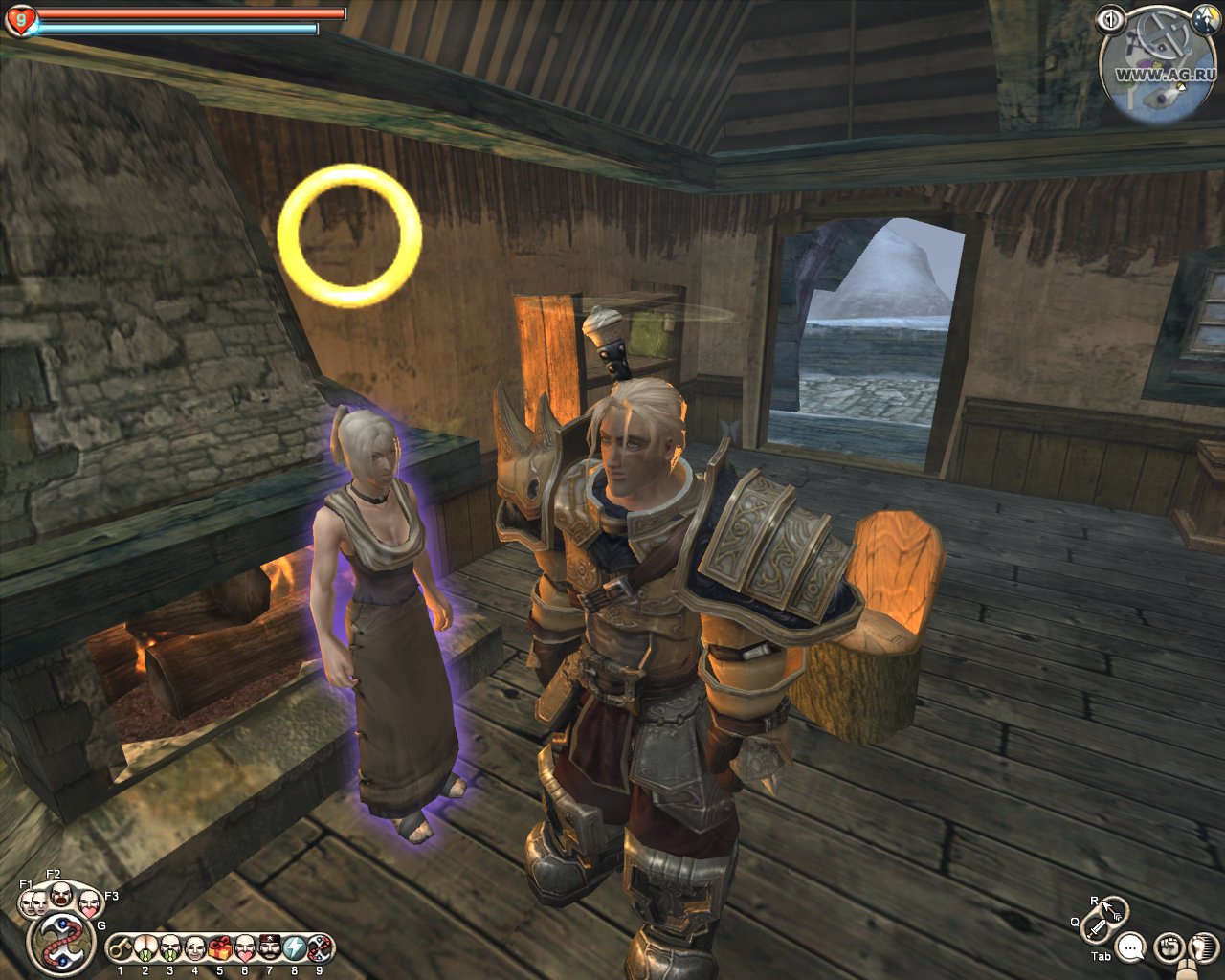The height and width of the screenshot is (980, 1225).
Task: Pick the double-face expression icon
Action: point(33,902)
